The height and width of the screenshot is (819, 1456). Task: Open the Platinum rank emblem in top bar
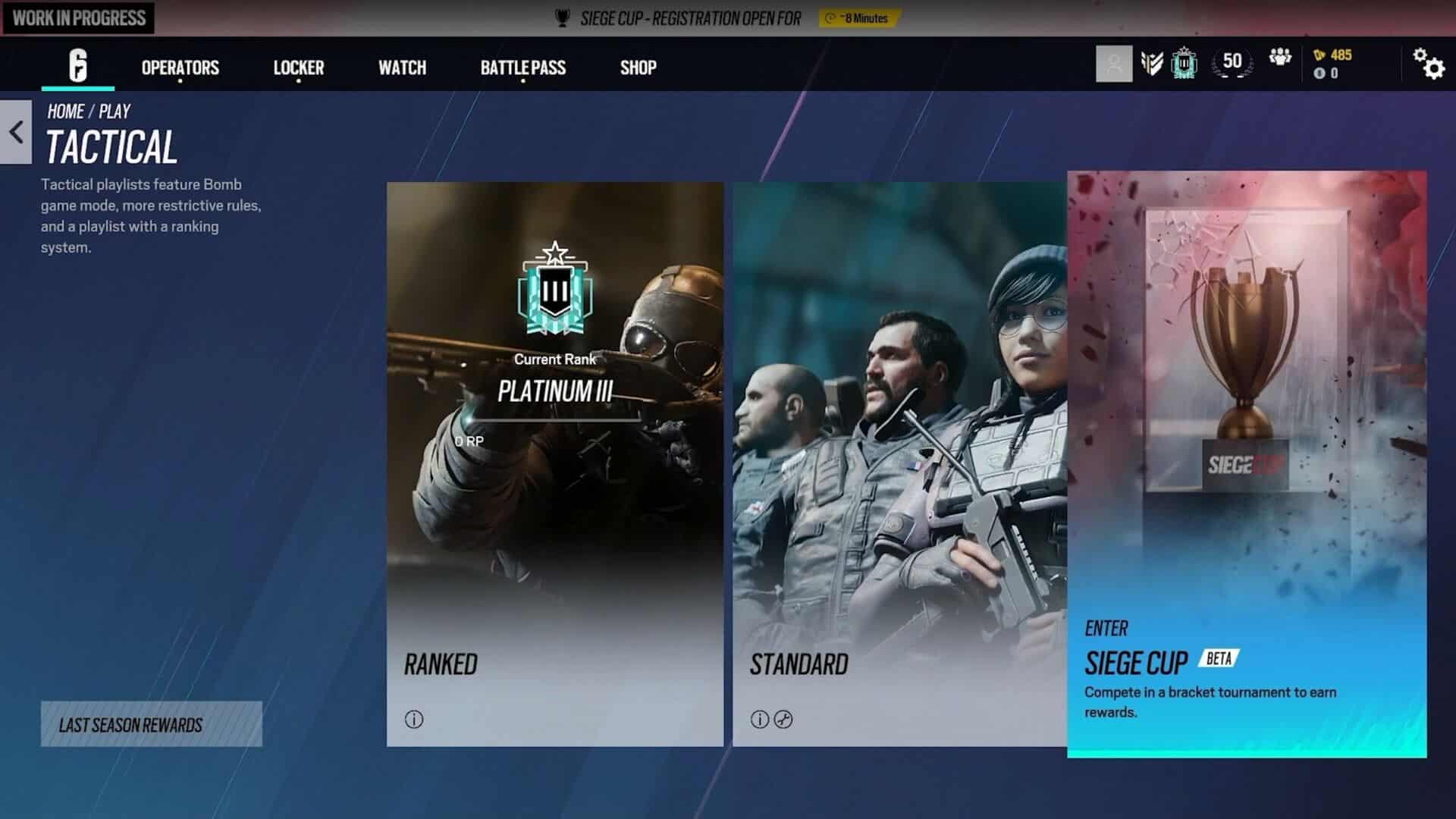click(x=1185, y=63)
